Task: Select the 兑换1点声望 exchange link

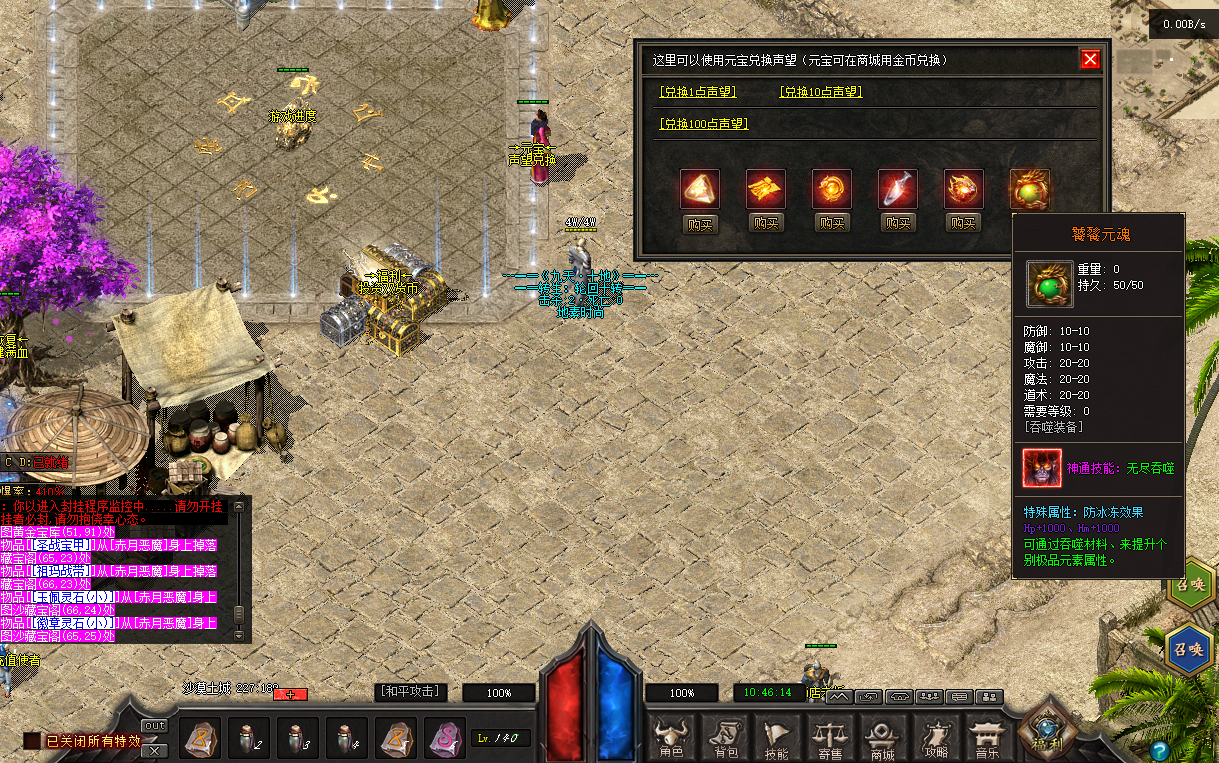Action: 697,92
